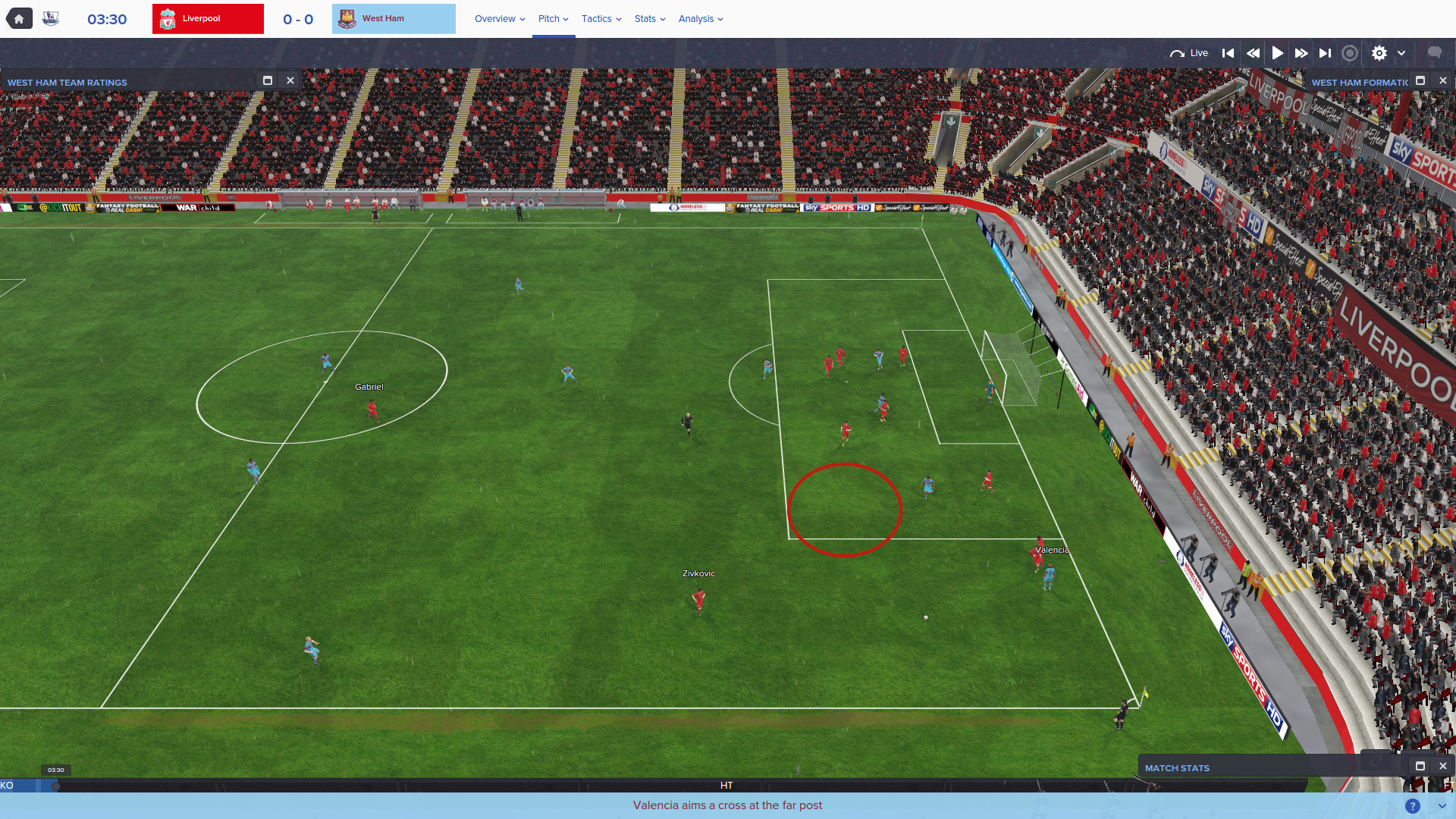Screen dimensions: 1456x819
Task: Close the Match Stats panel
Action: click(x=1443, y=766)
